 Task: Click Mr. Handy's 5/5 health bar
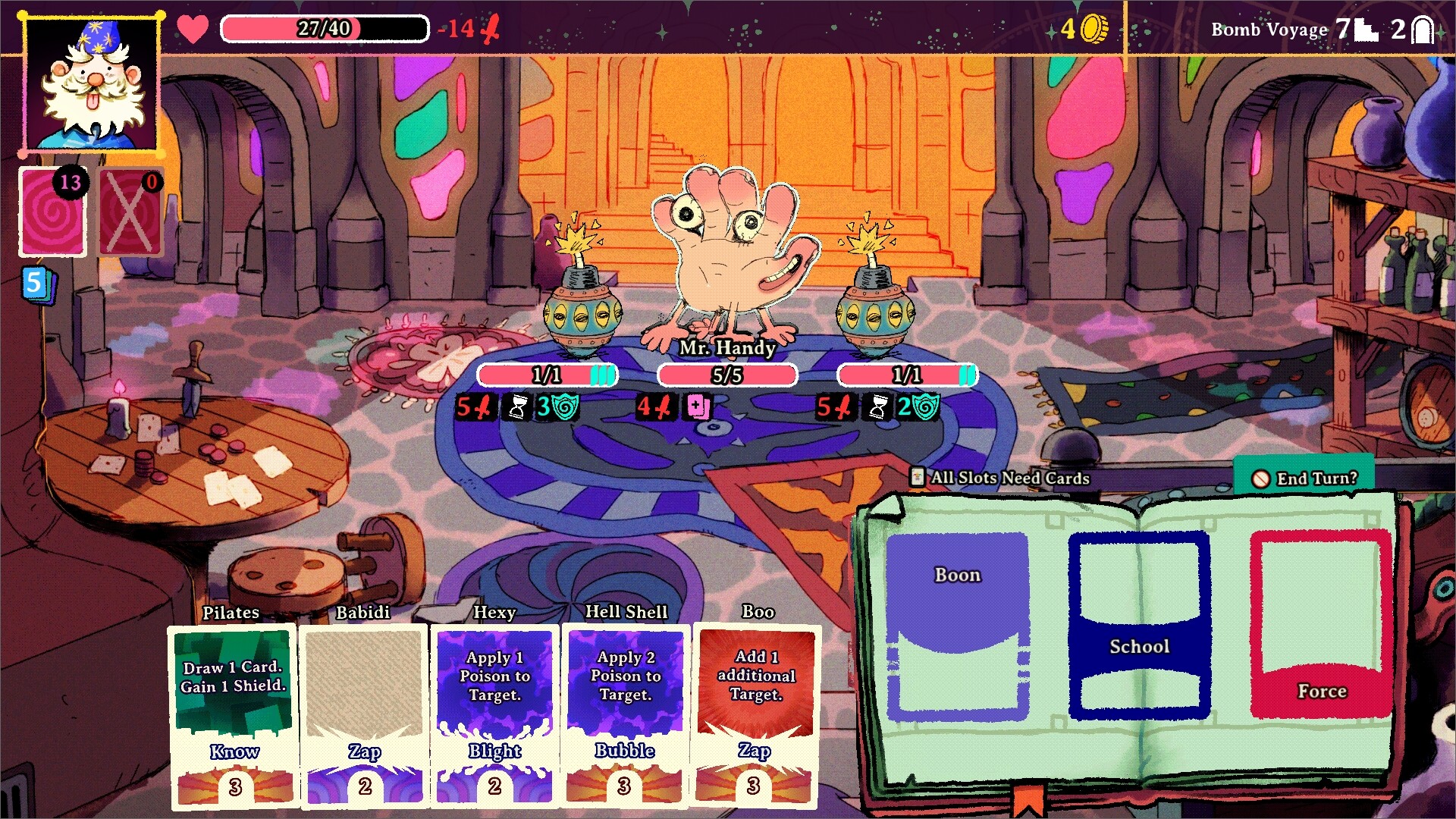[x=725, y=374]
